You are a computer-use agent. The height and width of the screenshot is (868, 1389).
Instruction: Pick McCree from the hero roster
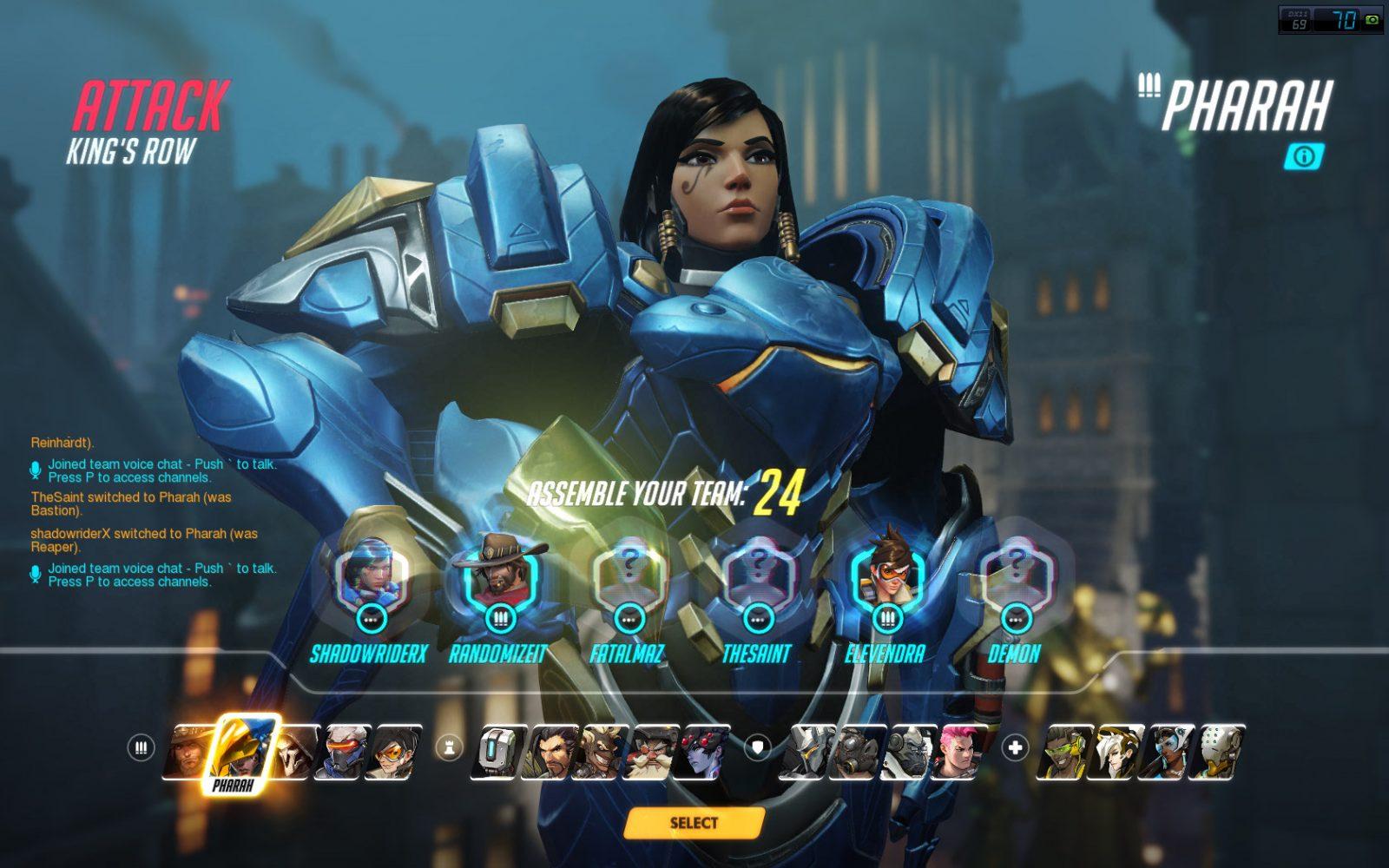pos(186,752)
